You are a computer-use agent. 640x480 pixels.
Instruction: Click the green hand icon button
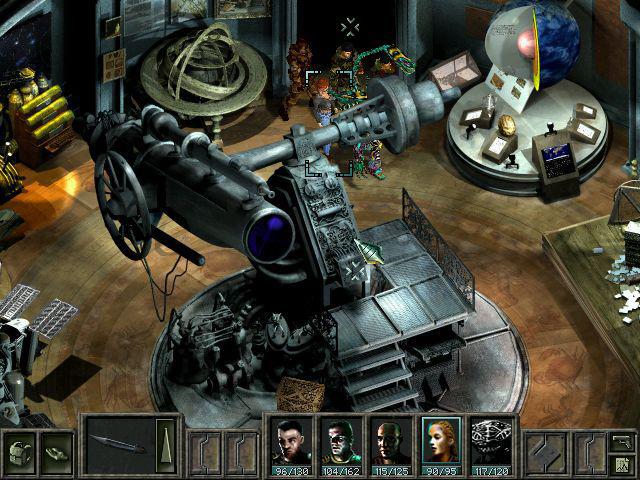point(56,450)
